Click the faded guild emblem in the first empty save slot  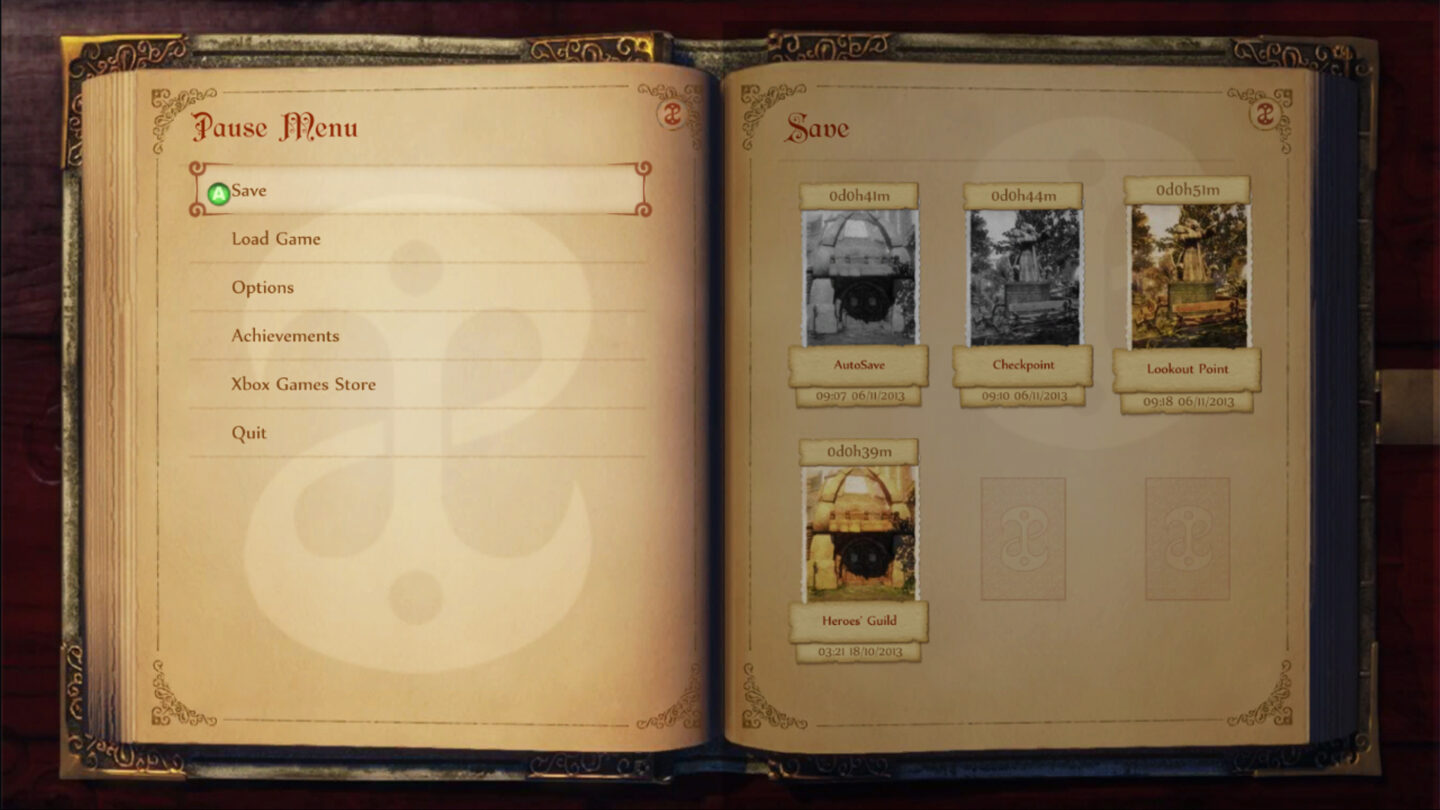click(x=1022, y=537)
